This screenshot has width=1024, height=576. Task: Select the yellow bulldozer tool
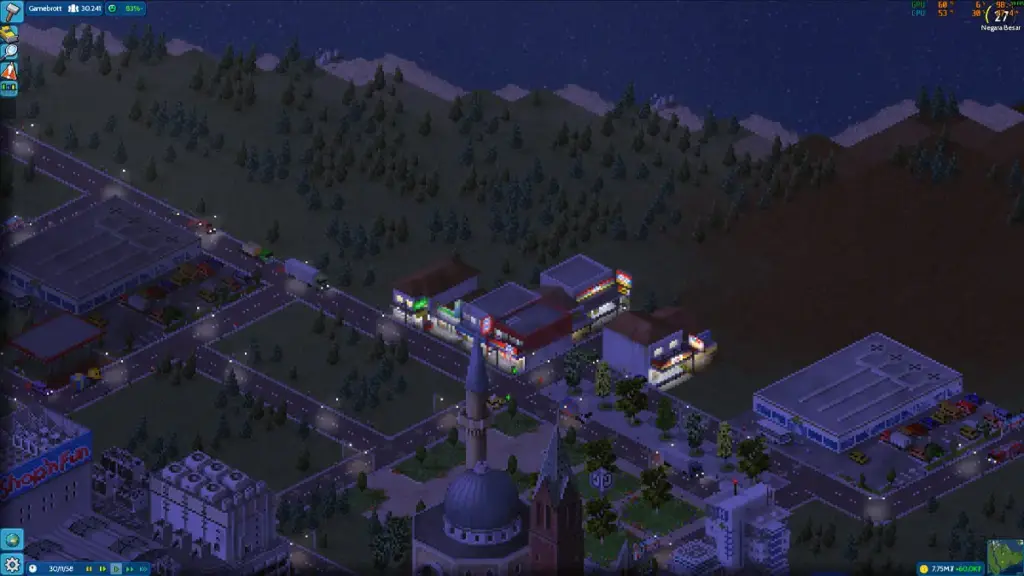pos(9,33)
